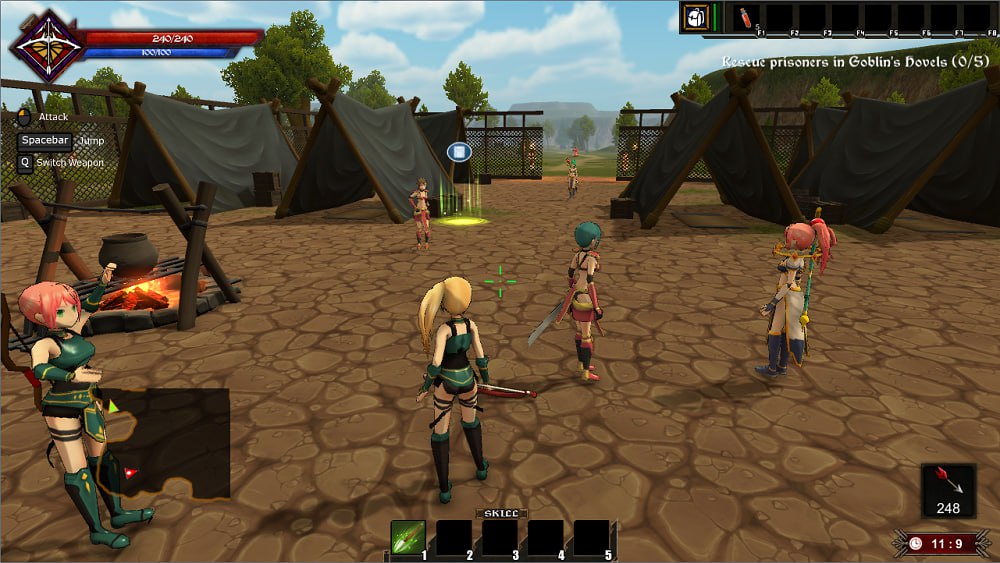This screenshot has height=563, width=1000.
Task: Open the backpack inventory icon
Action: [x=696, y=17]
